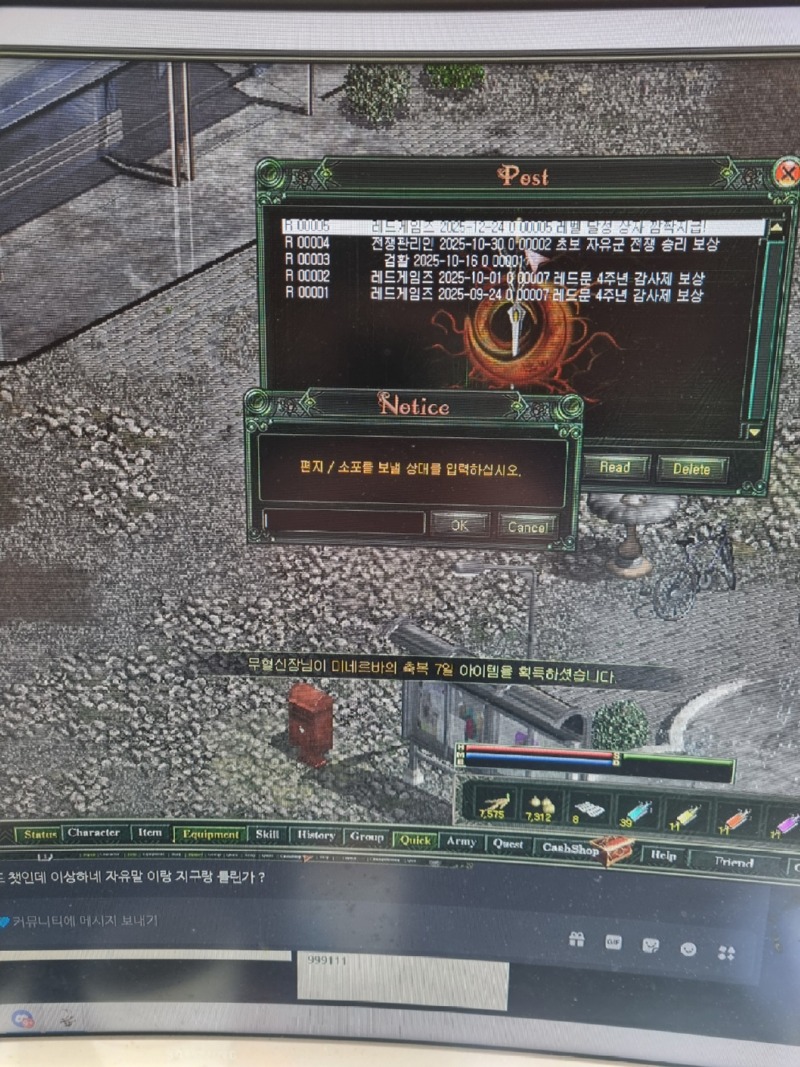
Task: Select post row R 00004
Action: (x=500, y=244)
